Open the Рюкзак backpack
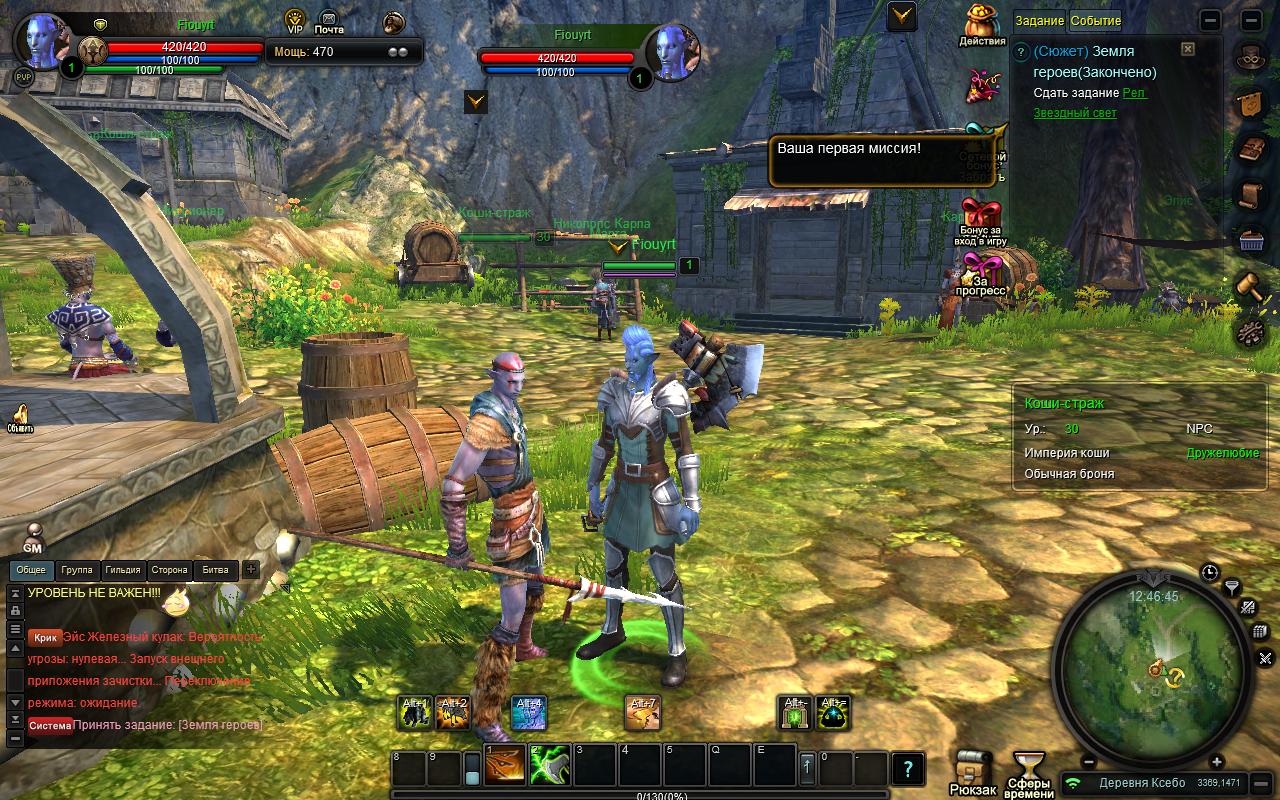This screenshot has width=1280, height=800. [x=972, y=771]
